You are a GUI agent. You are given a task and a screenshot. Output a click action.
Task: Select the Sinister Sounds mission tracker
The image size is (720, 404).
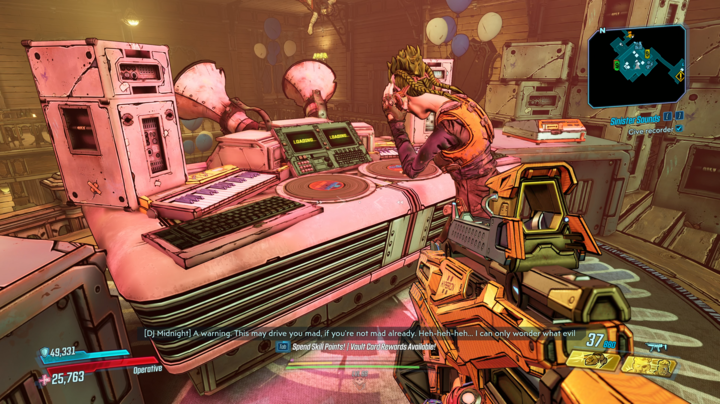[x=636, y=118]
